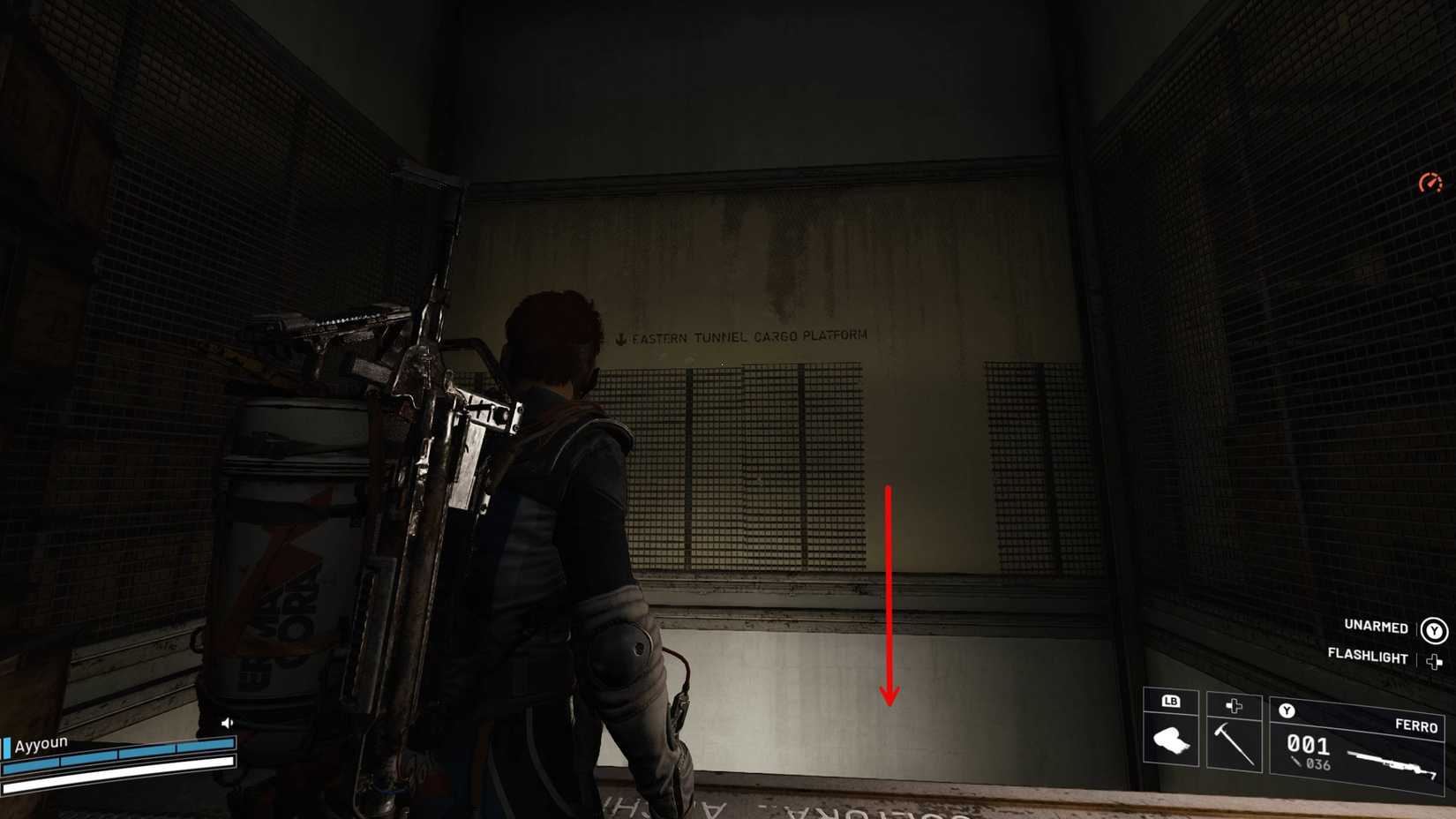This screenshot has height=819, width=1456.
Task: Mute the speaker icon above Ayyoun's bars
Action: pyautogui.click(x=227, y=721)
